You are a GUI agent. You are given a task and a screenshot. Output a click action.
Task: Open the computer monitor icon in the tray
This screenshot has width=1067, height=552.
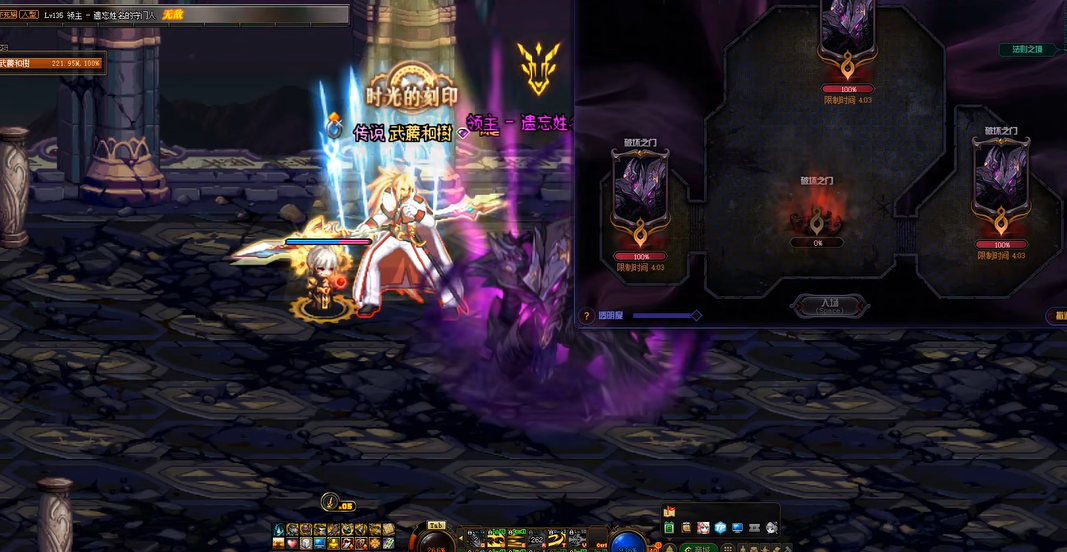[737, 527]
